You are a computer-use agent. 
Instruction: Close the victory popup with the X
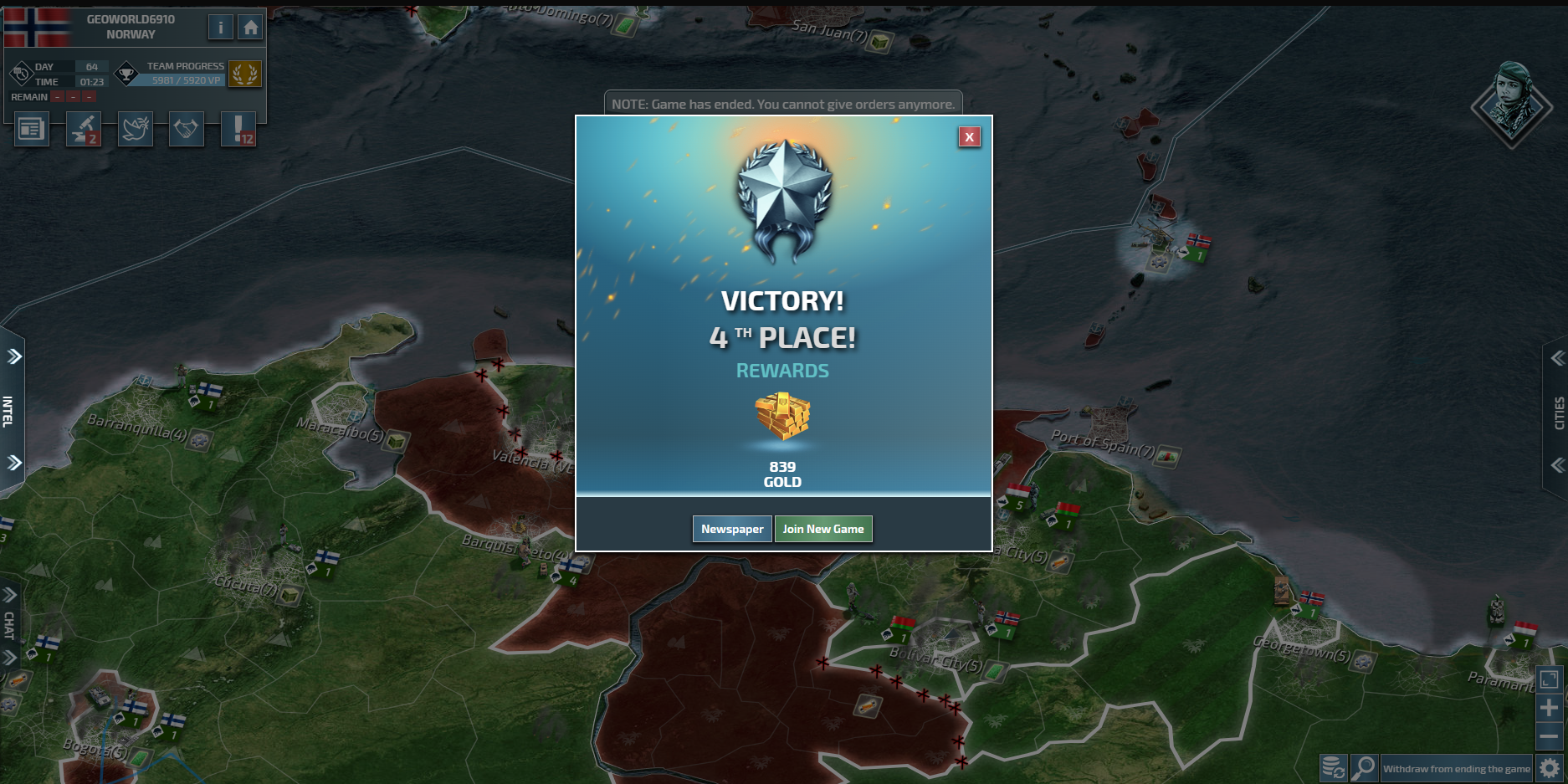point(969,137)
